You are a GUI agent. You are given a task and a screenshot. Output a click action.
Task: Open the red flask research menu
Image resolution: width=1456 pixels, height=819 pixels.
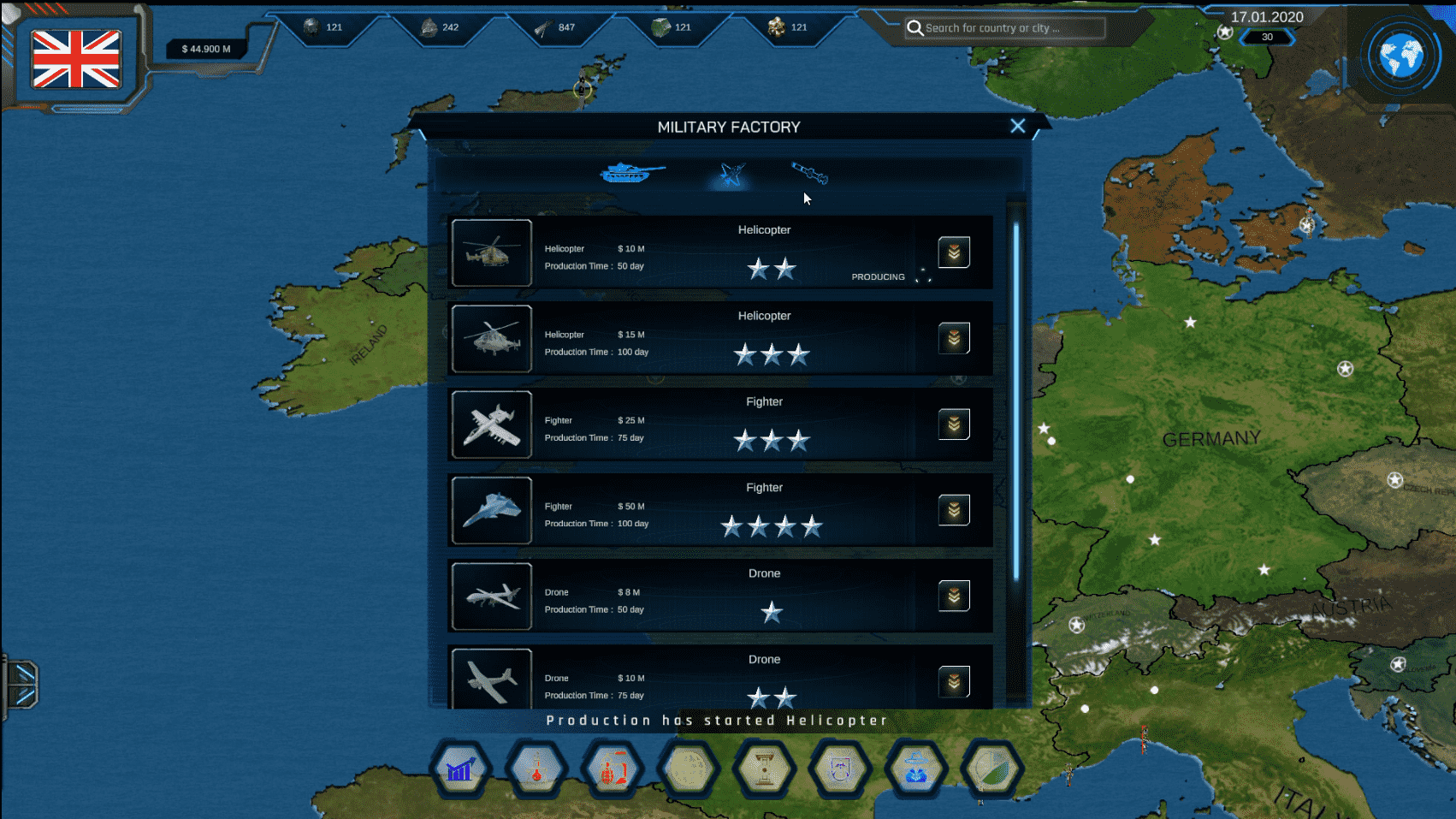[x=536, y=769]
